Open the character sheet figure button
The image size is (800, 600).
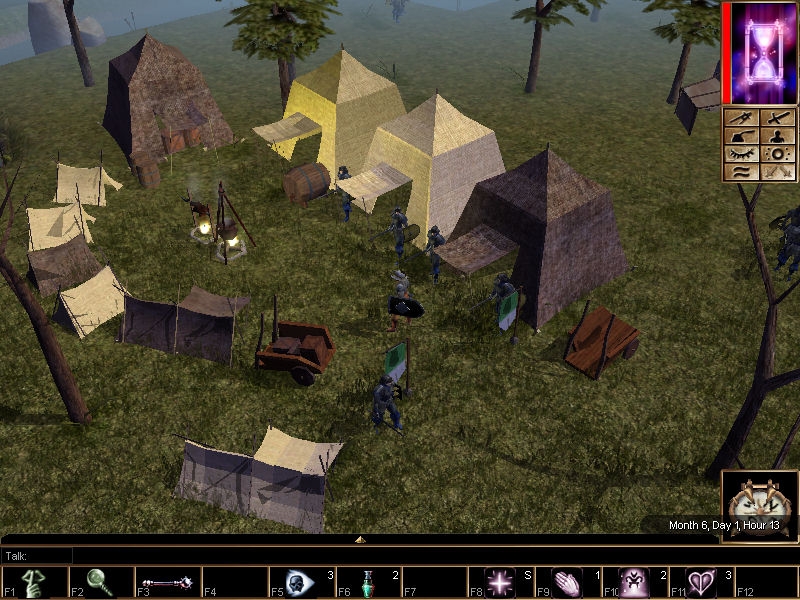pos(777,136)
